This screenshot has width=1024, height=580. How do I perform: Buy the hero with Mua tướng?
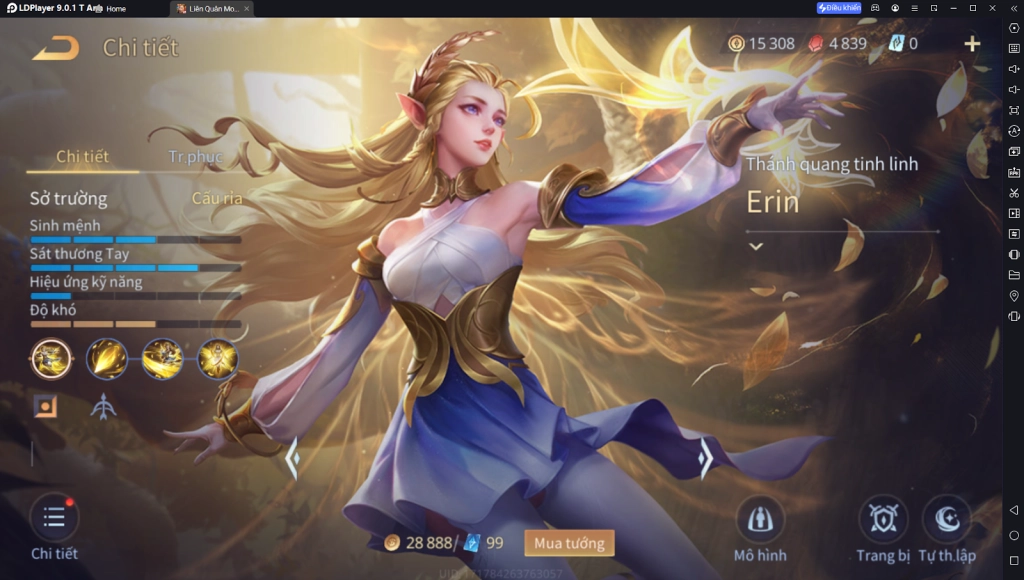(569, 543)
